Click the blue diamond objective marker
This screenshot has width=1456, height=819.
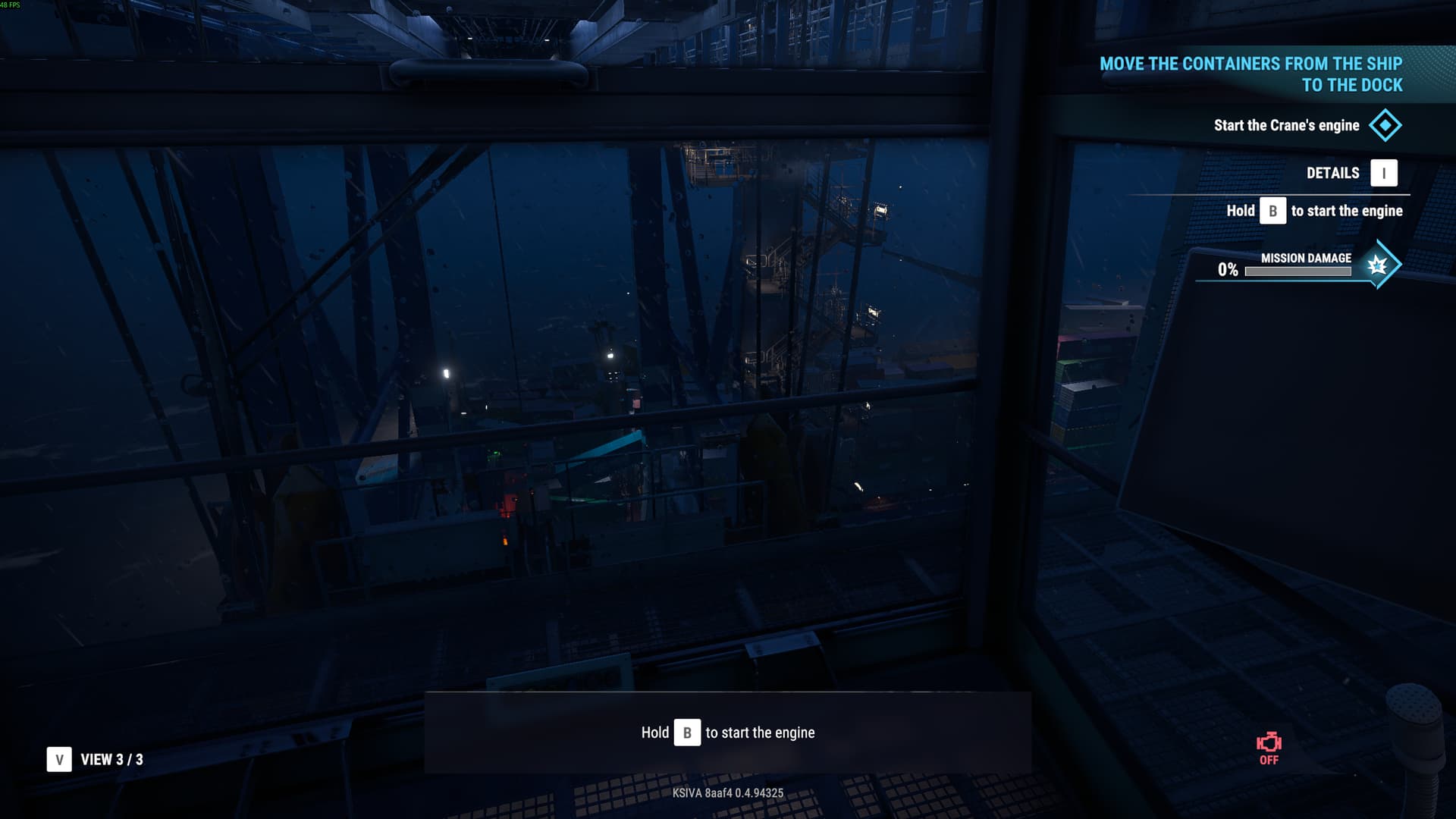pyautogui.click(x=1385, y=126)
